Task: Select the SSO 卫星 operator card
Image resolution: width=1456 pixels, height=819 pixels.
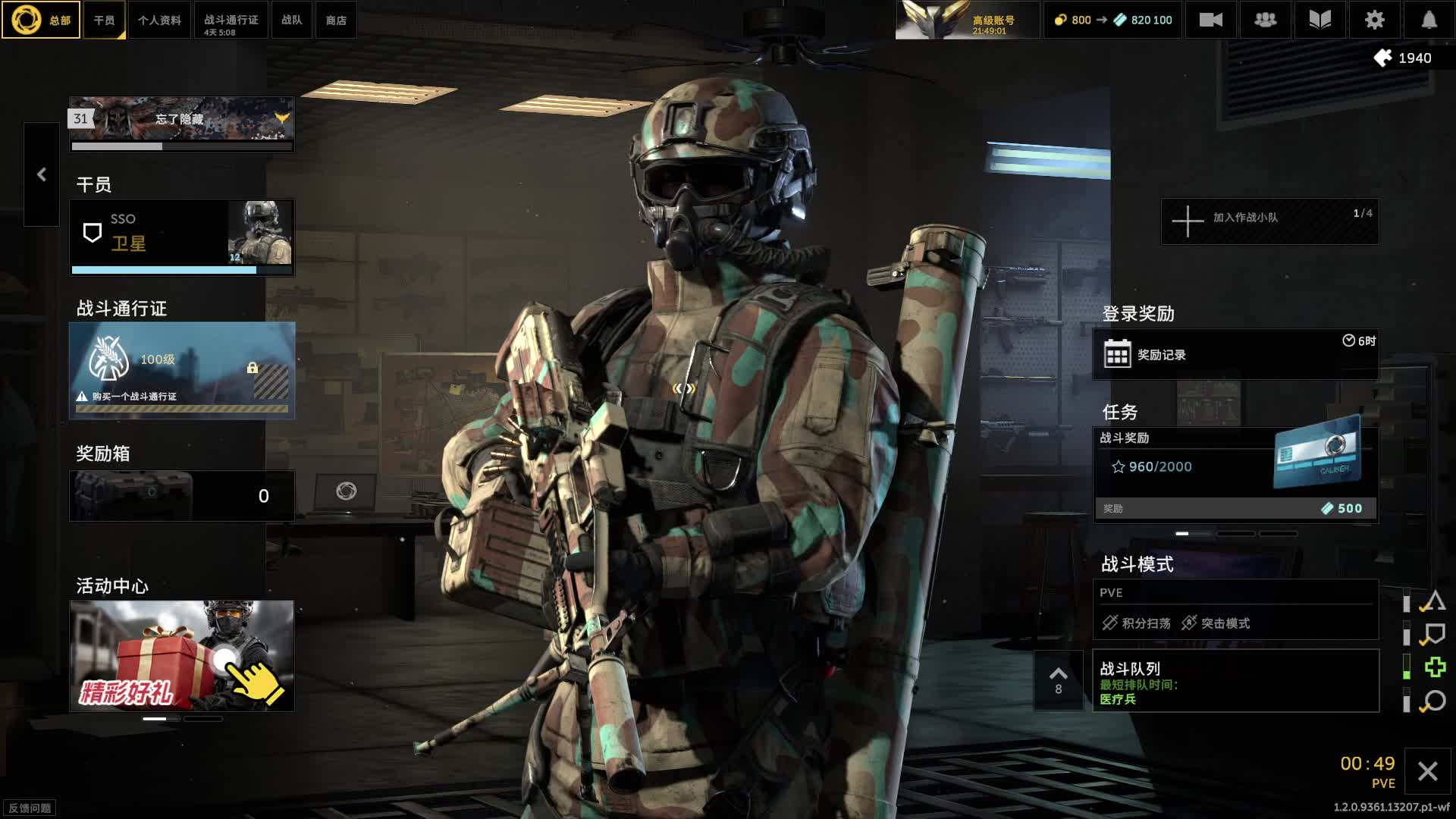Action: pyautogui.click(x=182, y=237)
